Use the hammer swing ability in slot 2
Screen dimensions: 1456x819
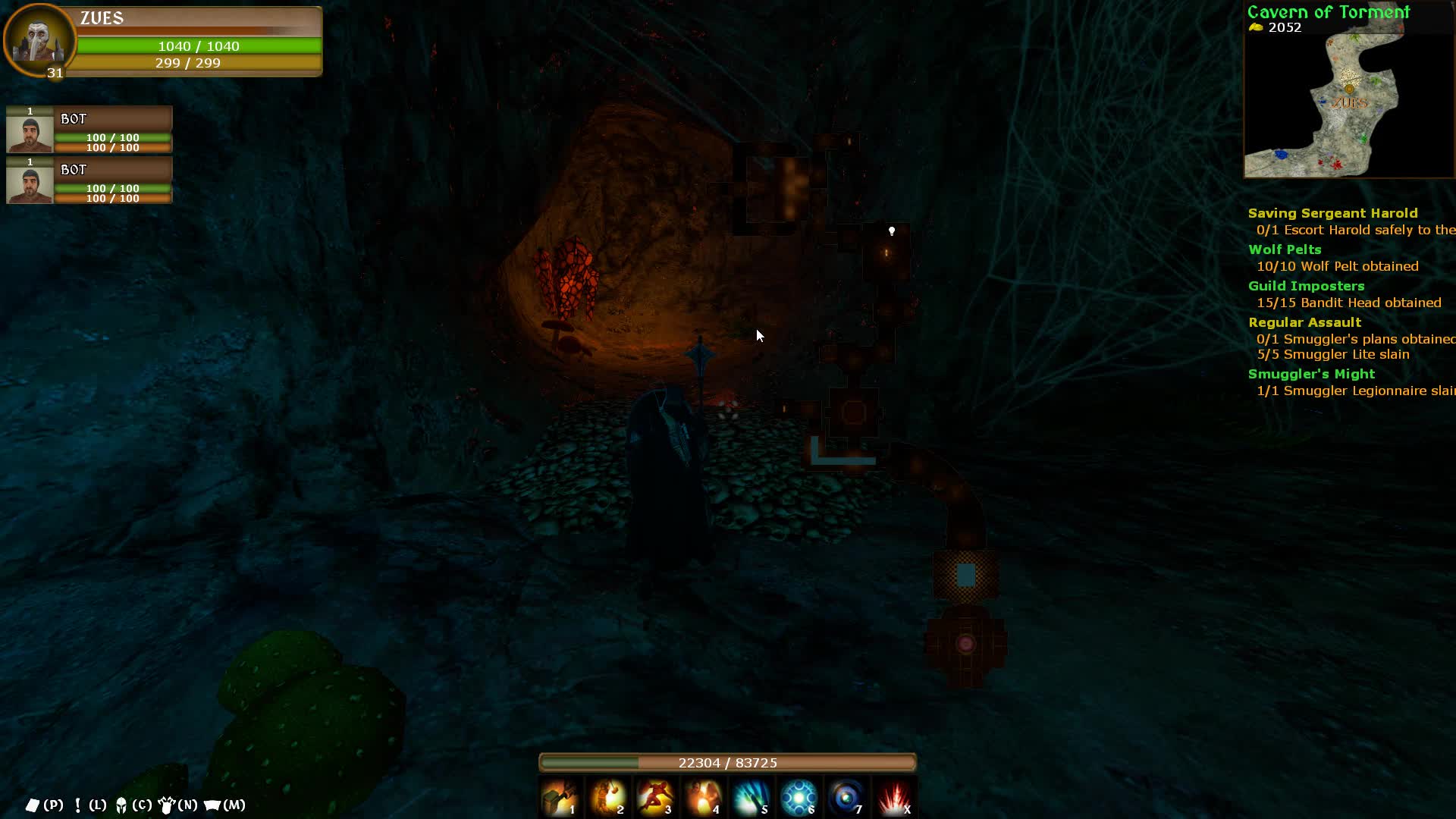point(608,798)
